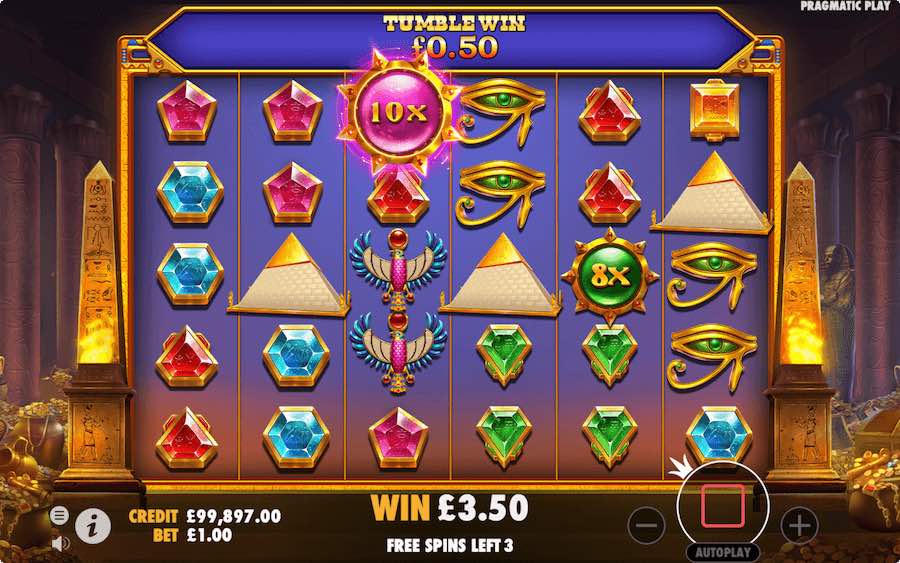Increase the bet with the plus button
Viewport: 900px width, 563px height.
[799, 523]
